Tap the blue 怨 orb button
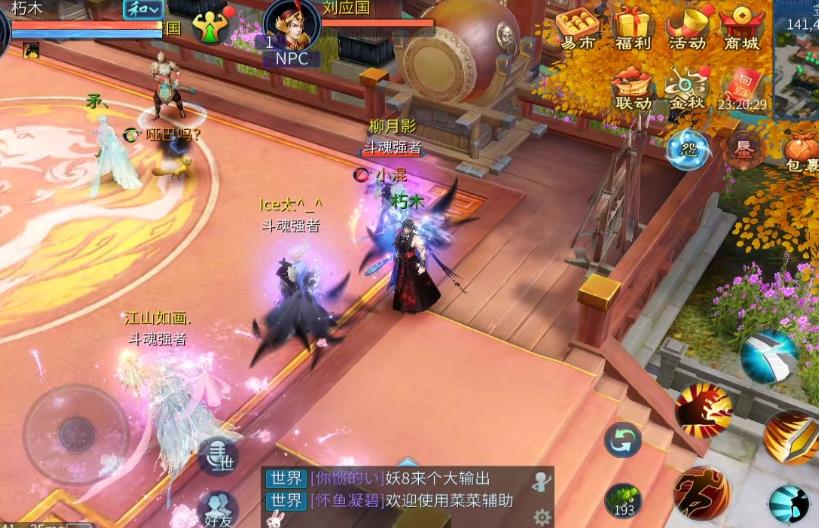Image resolution: width=819 pixels, height=528 pixels. [688, 149]
